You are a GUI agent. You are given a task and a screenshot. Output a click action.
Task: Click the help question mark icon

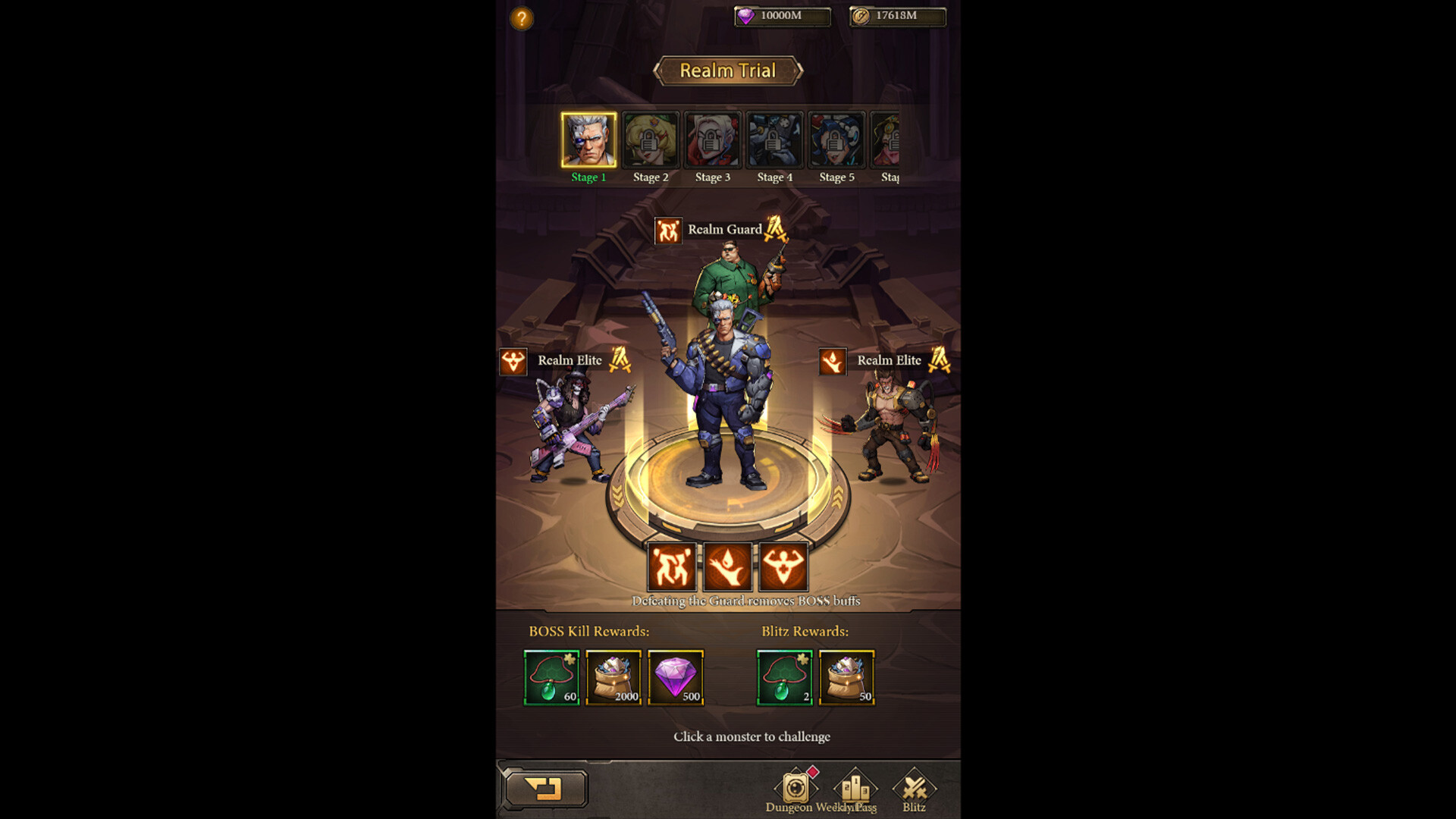tap(521, 17)
